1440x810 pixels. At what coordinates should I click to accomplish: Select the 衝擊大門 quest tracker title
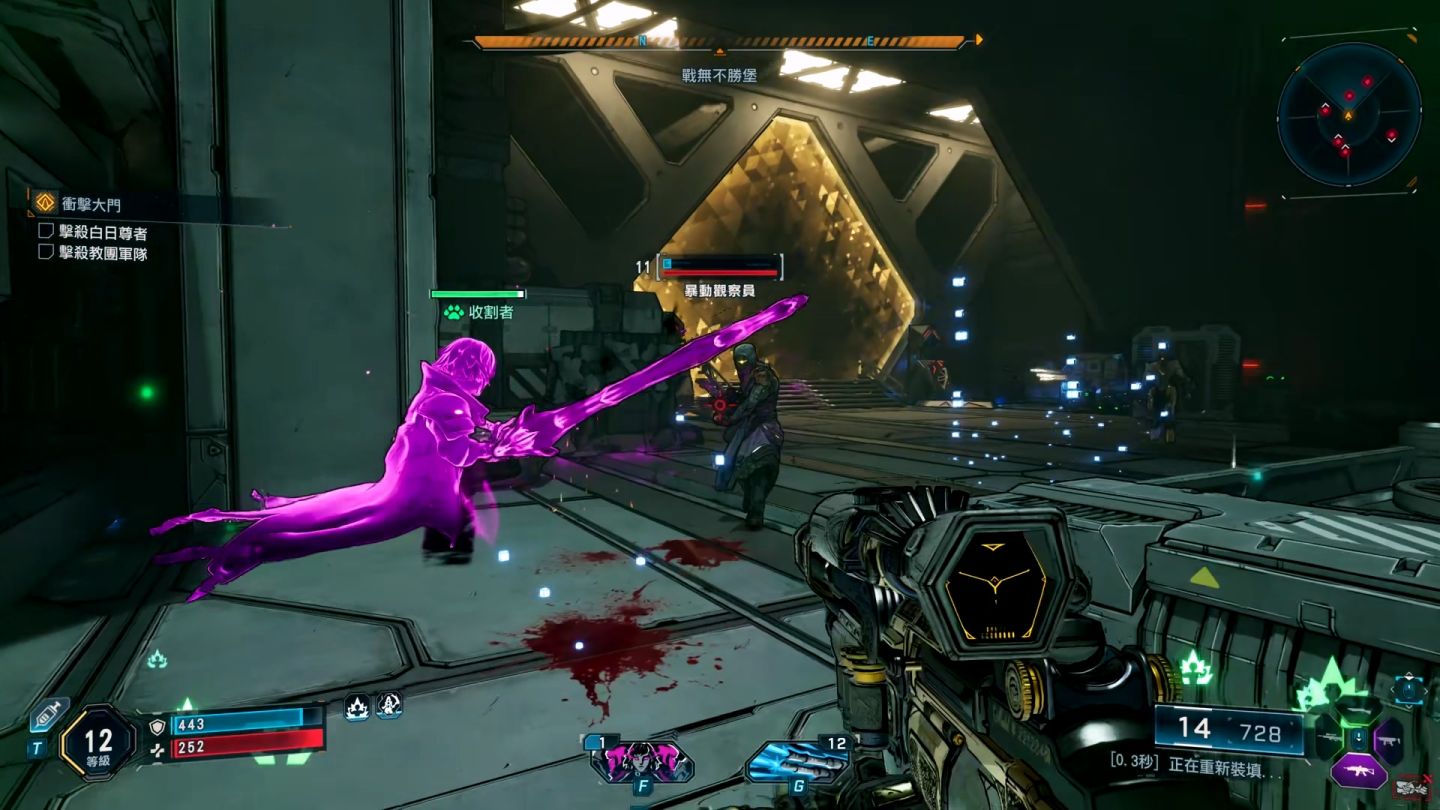[92, 203]
